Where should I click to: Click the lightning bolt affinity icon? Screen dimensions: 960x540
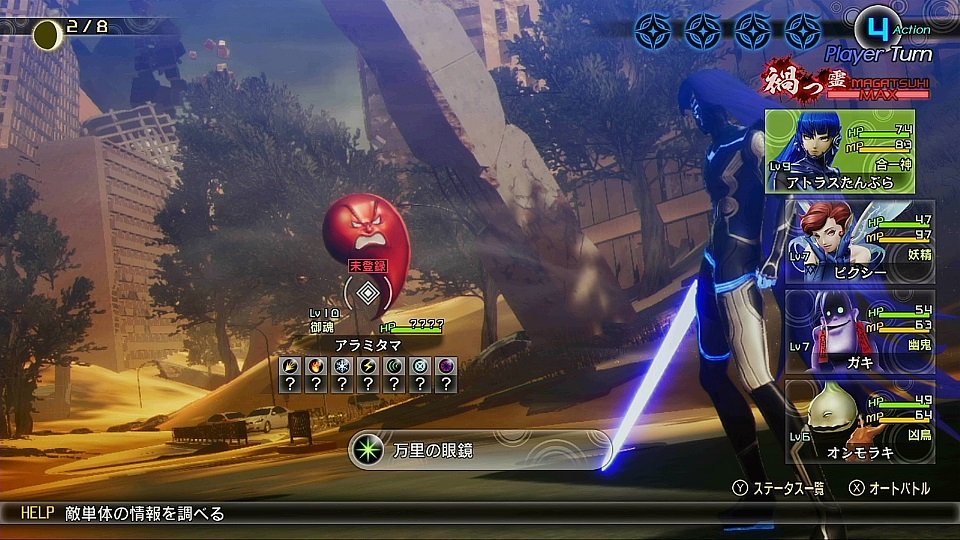click(x=368, y=366)
